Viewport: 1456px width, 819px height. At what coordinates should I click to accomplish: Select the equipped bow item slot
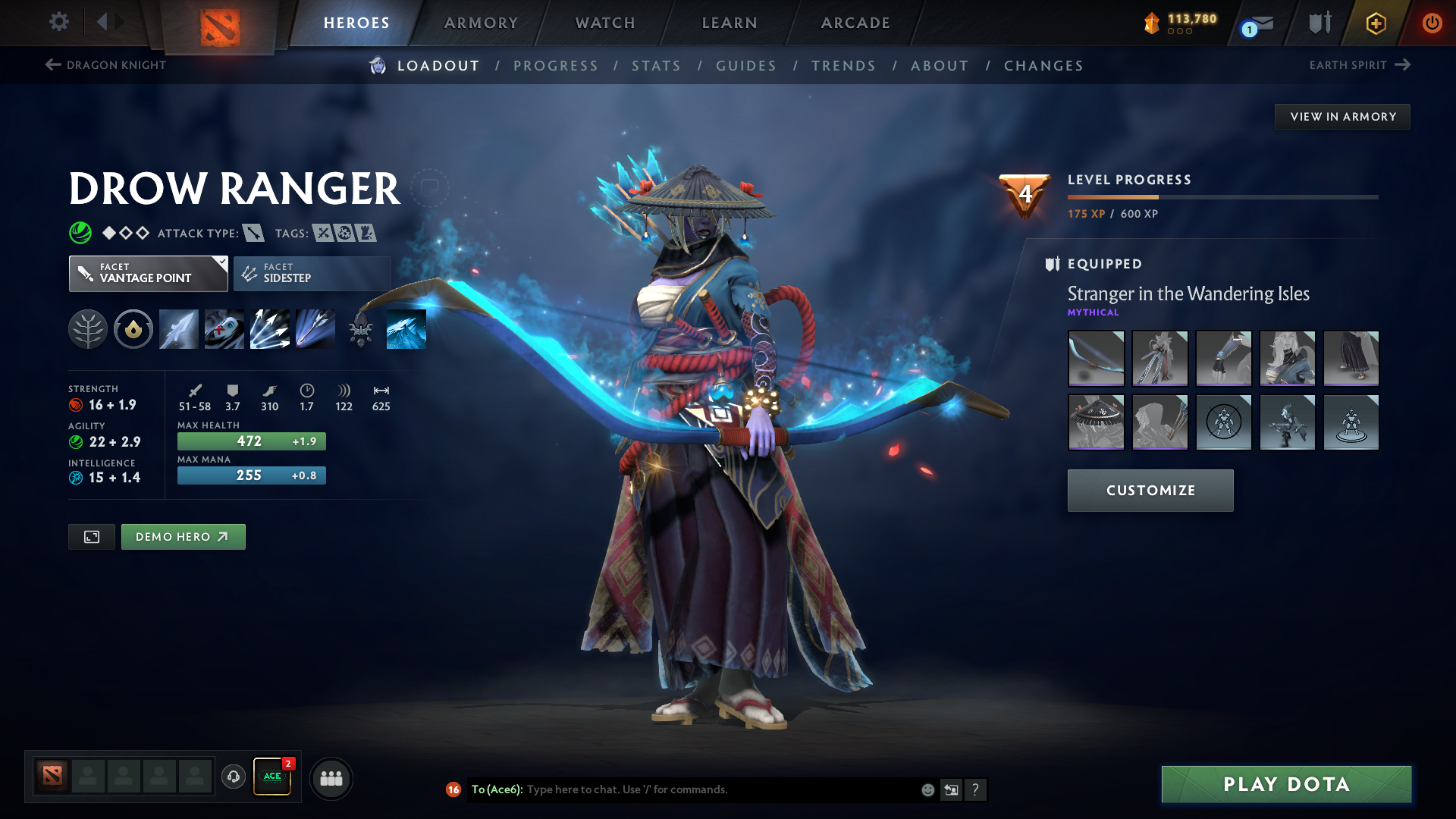tap(1096, 359)
